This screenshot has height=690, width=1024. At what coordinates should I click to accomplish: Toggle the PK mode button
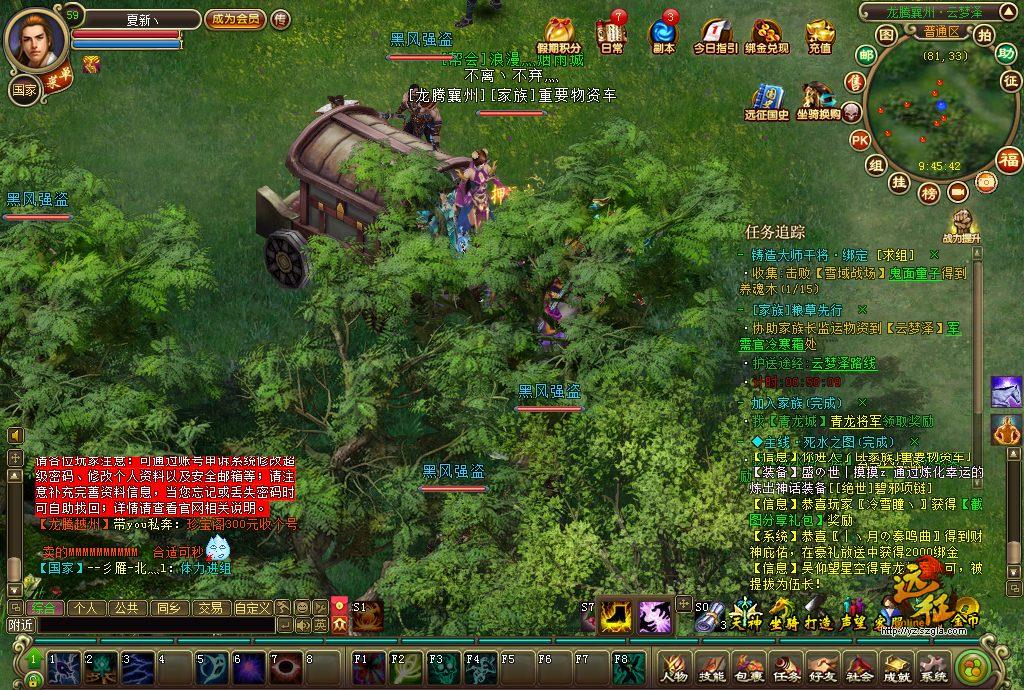pyautogui.click(x=859, y=140)
